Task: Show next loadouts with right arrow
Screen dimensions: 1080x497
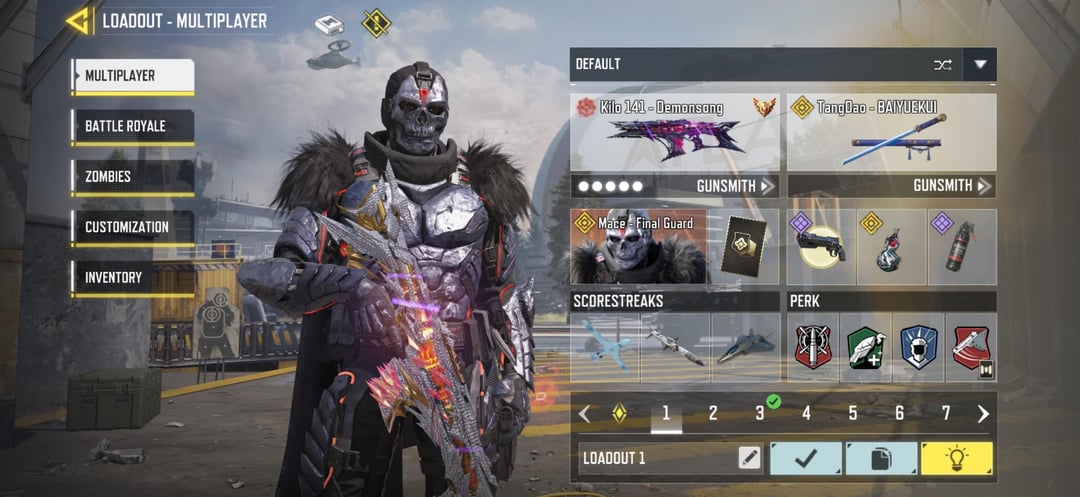Action: [x=983, y=414]
